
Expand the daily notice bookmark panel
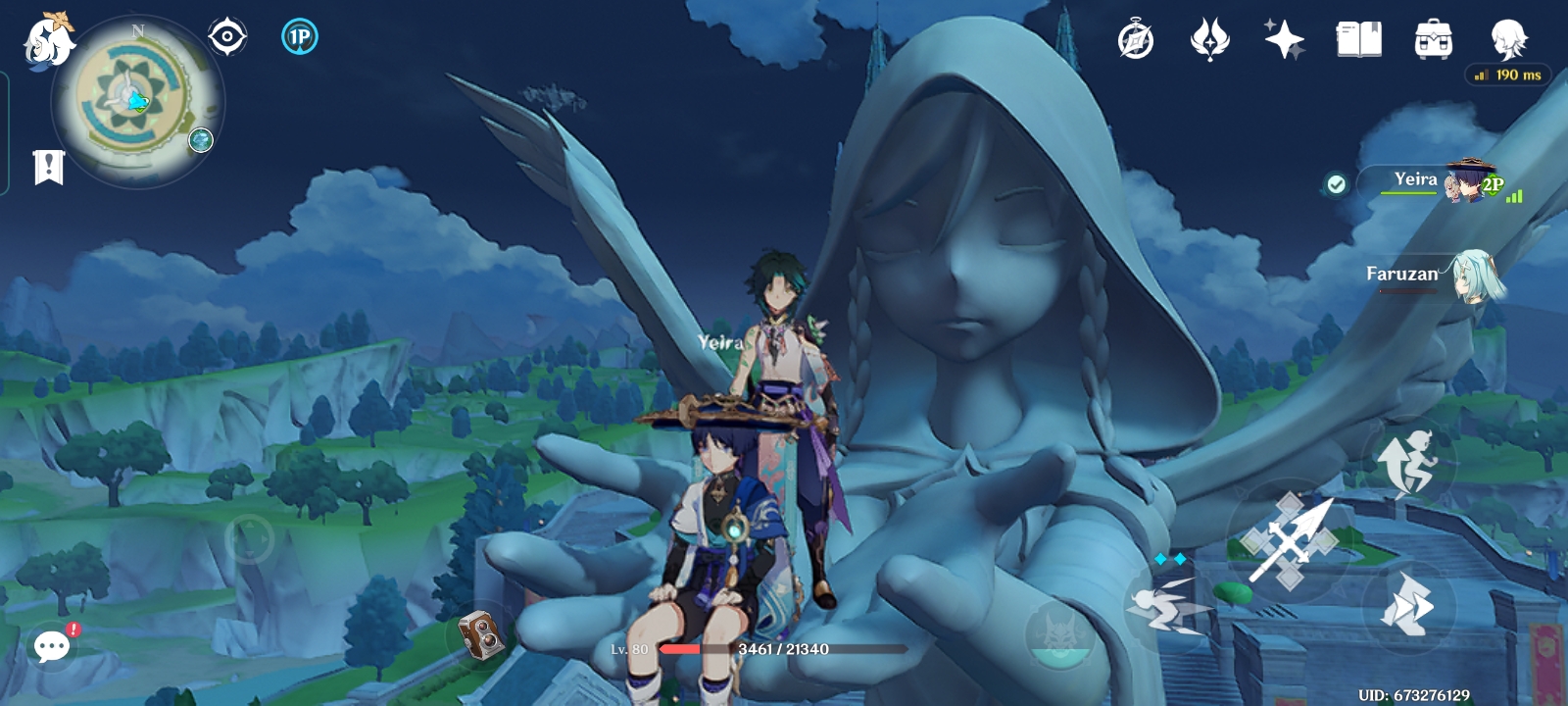tap(47, 166)
